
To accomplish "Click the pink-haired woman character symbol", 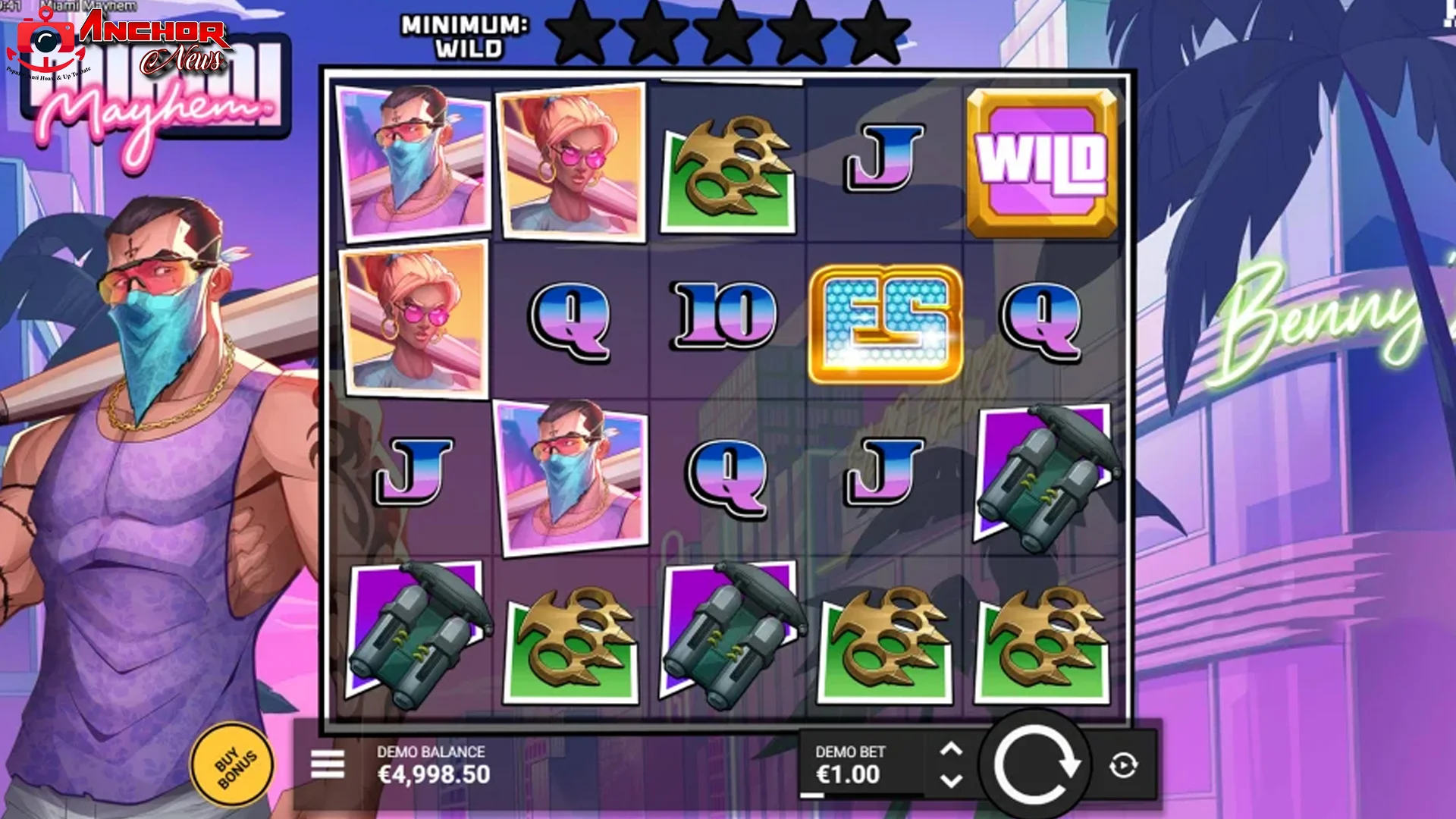I will click(x=570, y=159).
